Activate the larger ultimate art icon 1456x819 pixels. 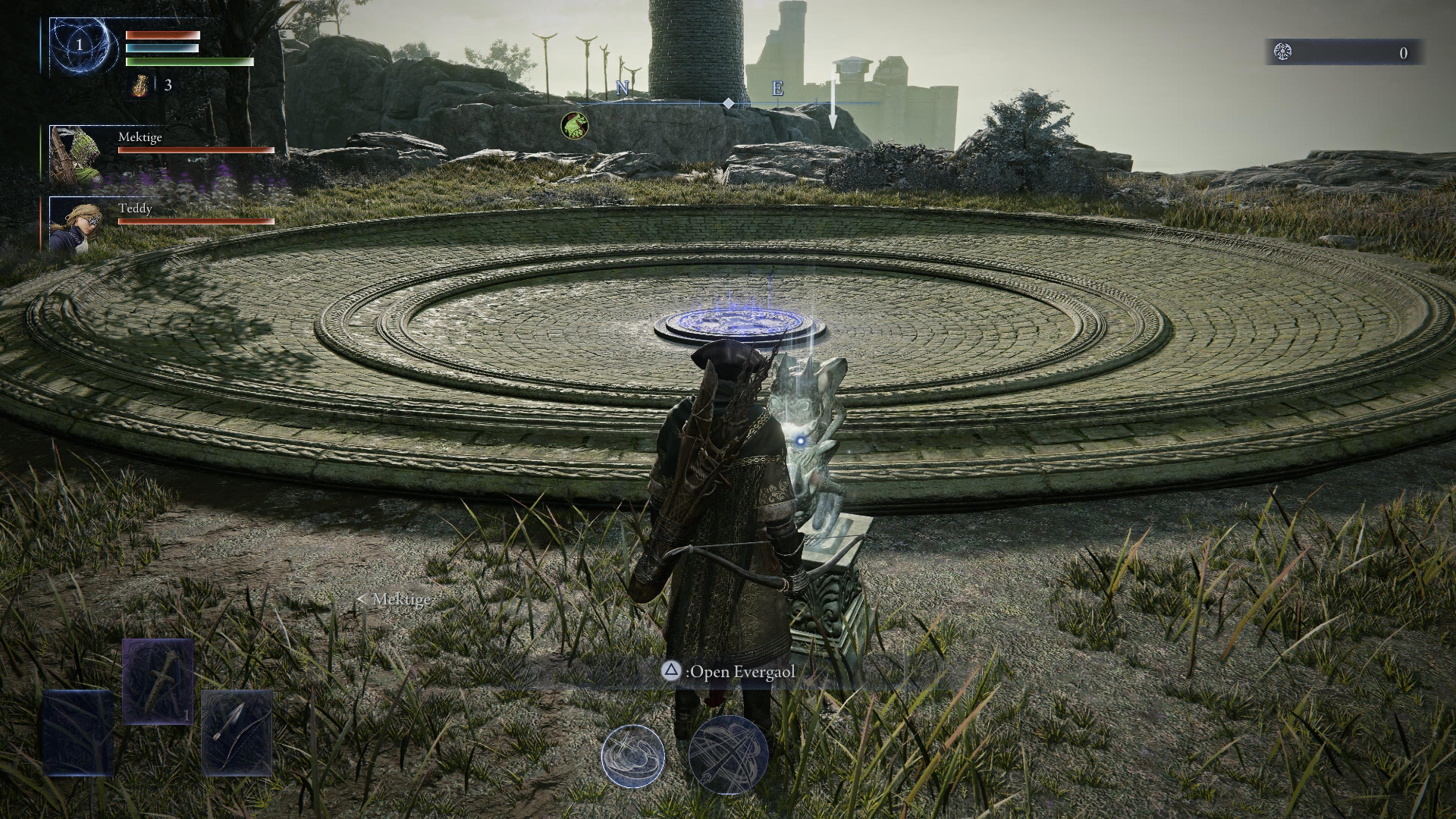pyautogui.click(x=728, y=755)
